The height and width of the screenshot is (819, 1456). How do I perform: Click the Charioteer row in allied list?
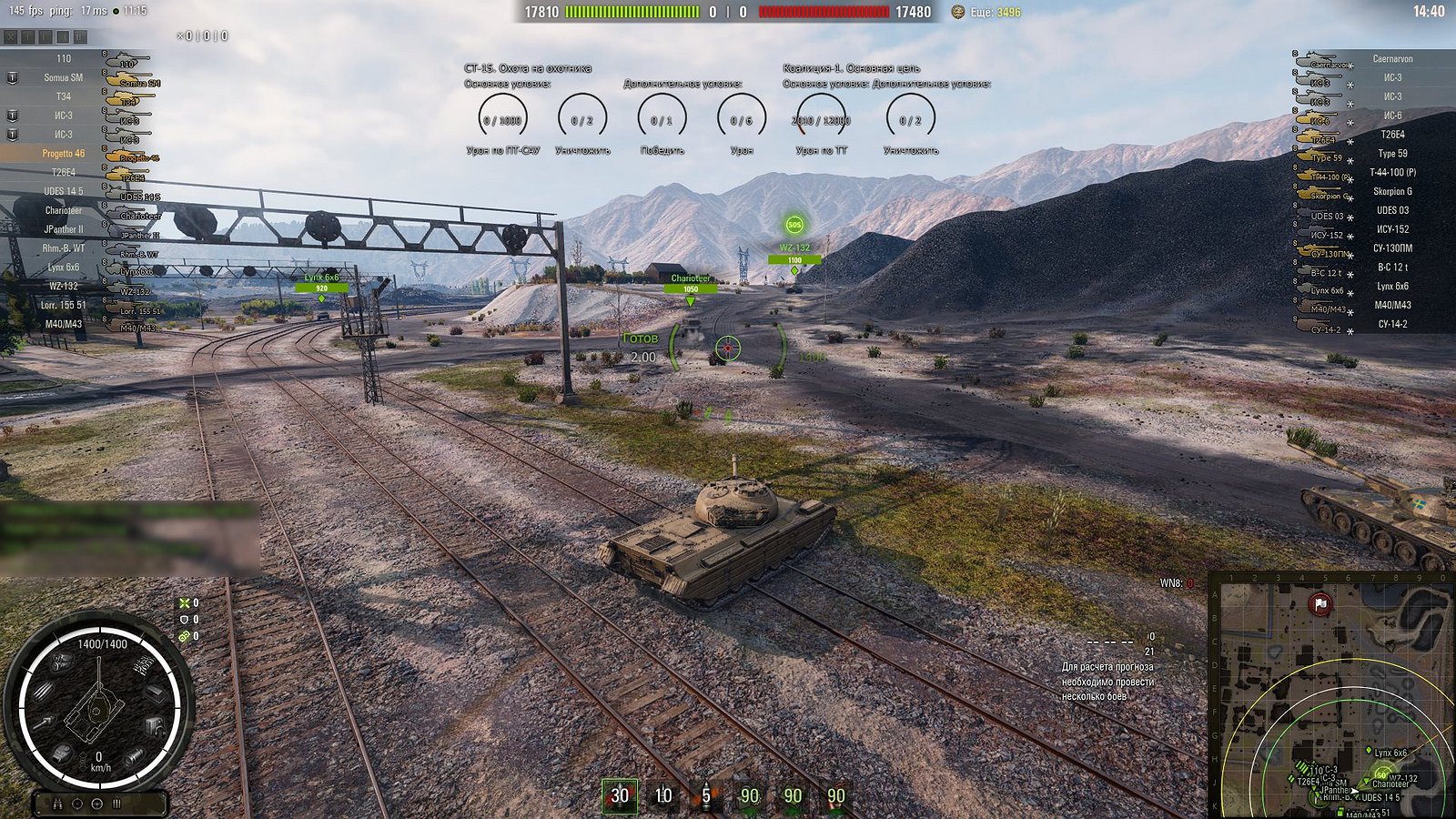pyautogui.click(x=63, y=210)
